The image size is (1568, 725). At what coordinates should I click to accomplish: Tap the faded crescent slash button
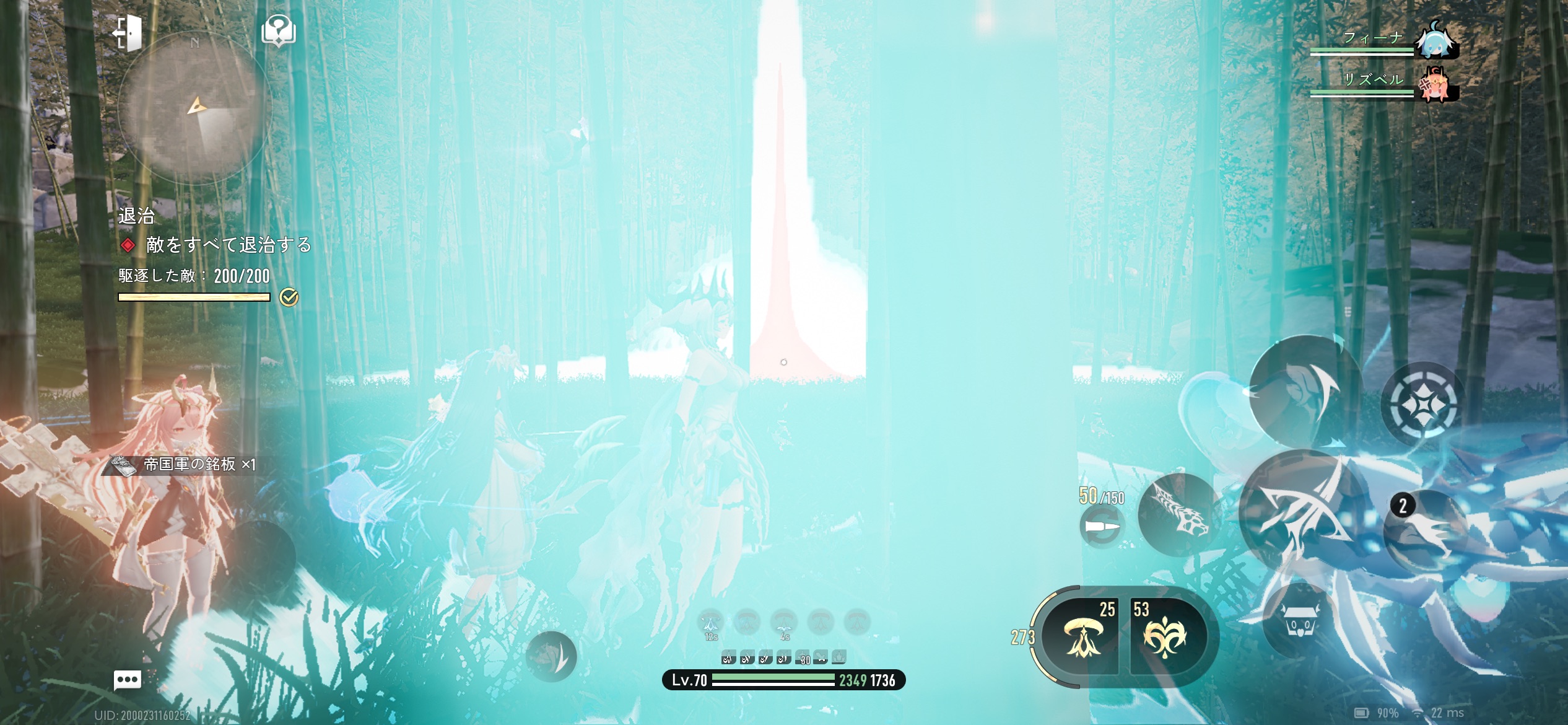click(x=551, y=657)
